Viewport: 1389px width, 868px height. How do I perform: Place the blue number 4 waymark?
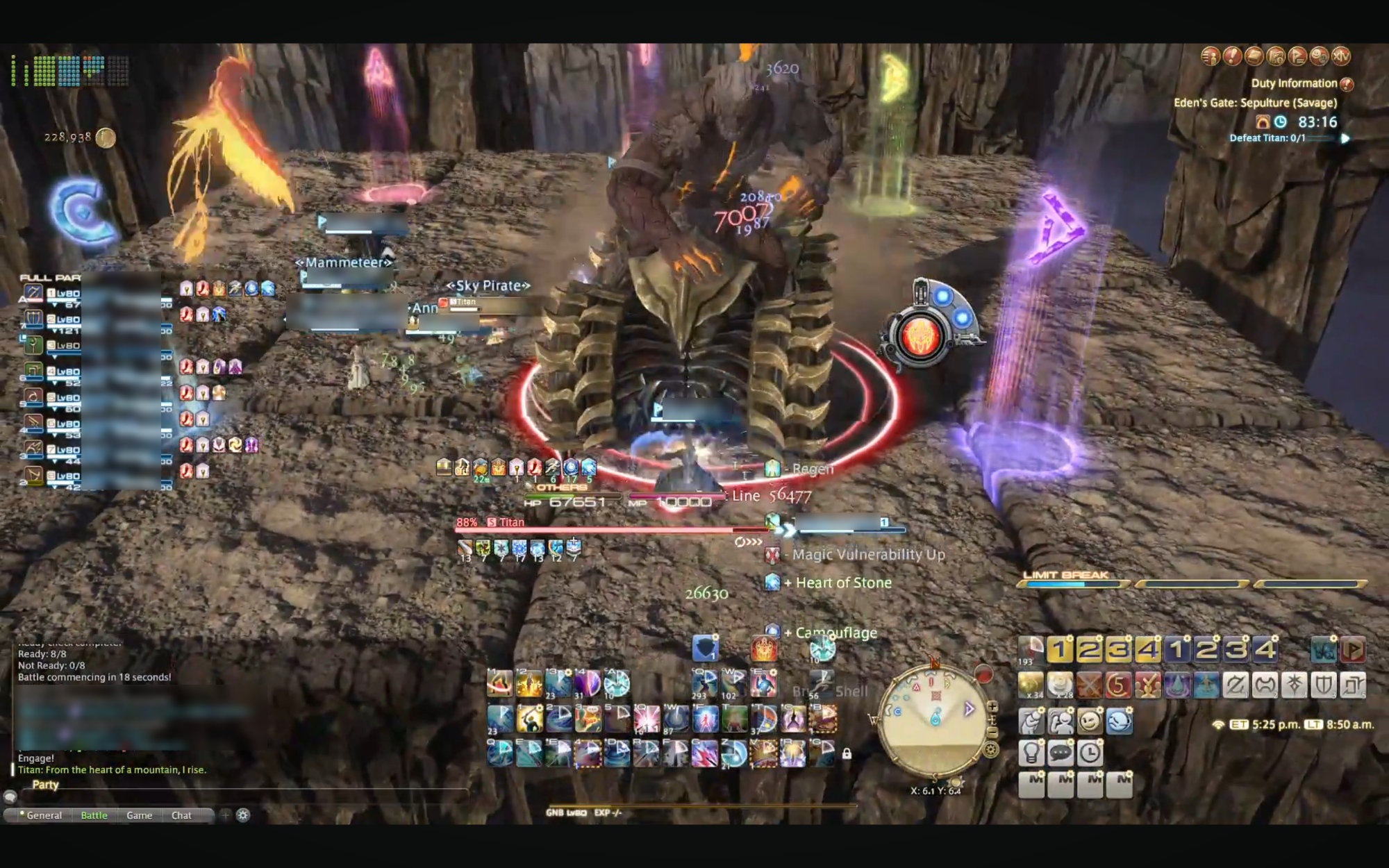coord(1265,650)
